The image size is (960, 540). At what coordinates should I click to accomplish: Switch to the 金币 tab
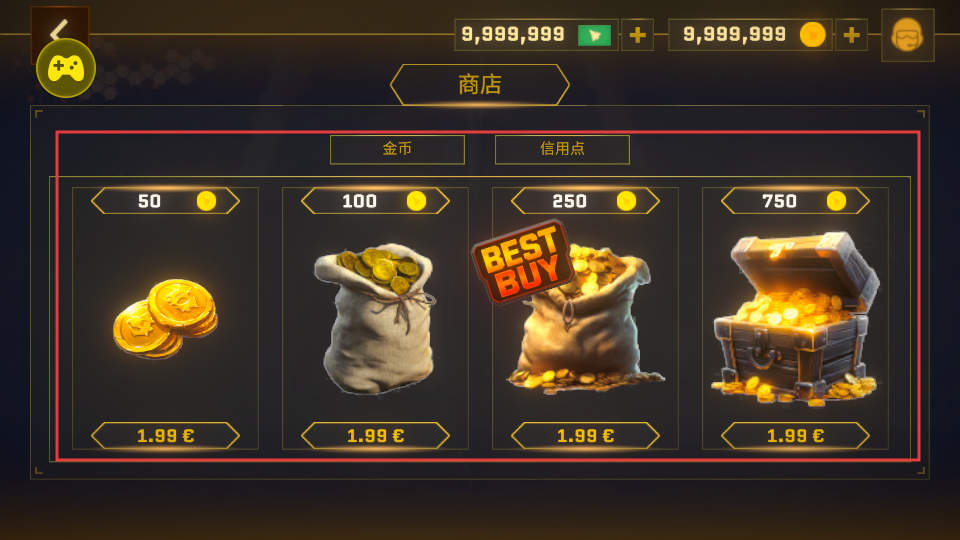(x=397, y=149)
